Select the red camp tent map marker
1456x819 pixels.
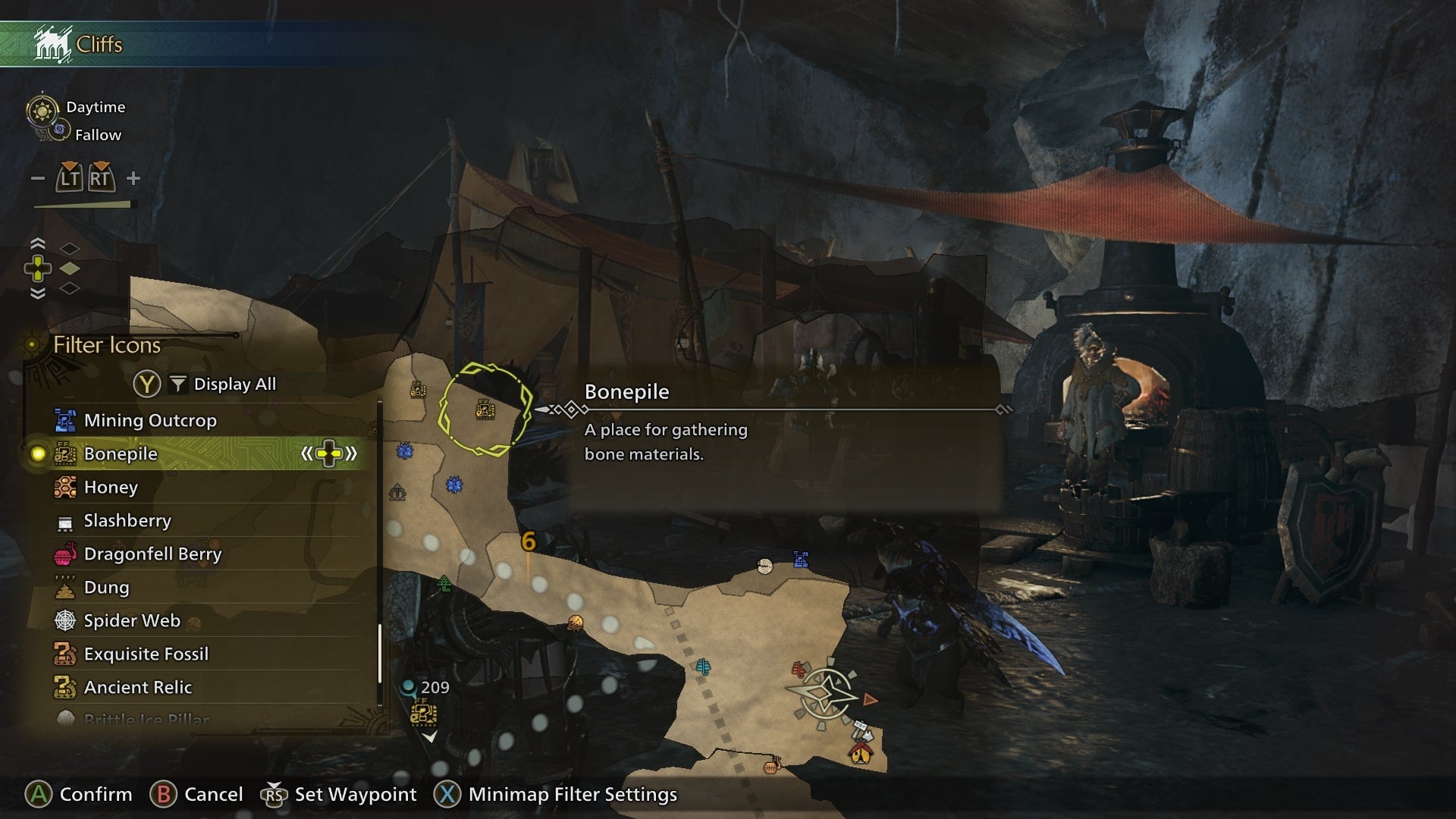[x=860, y=753]
